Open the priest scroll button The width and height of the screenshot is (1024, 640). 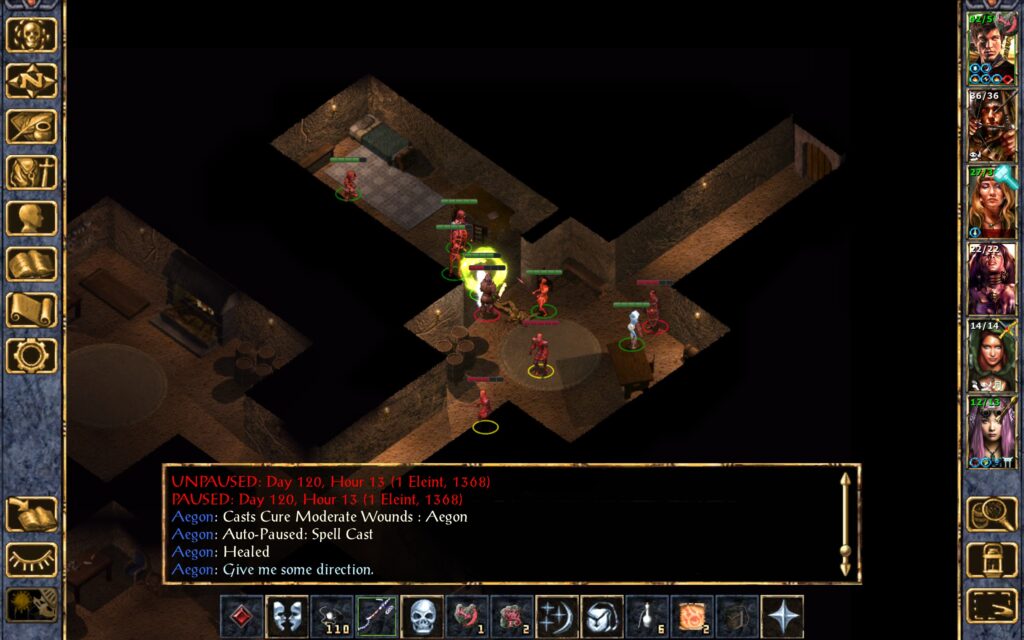(31, 310)
